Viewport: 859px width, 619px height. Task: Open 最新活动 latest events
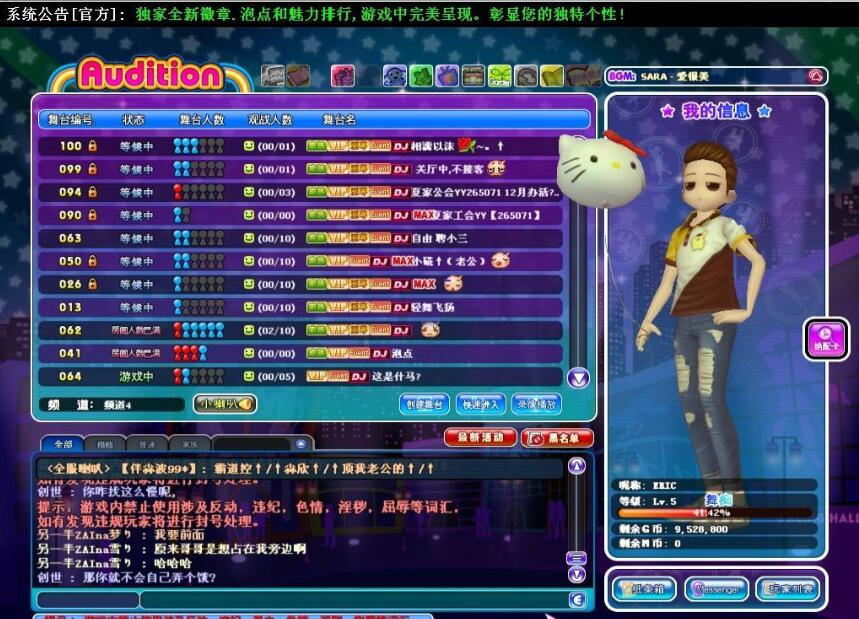pos(479,438)
